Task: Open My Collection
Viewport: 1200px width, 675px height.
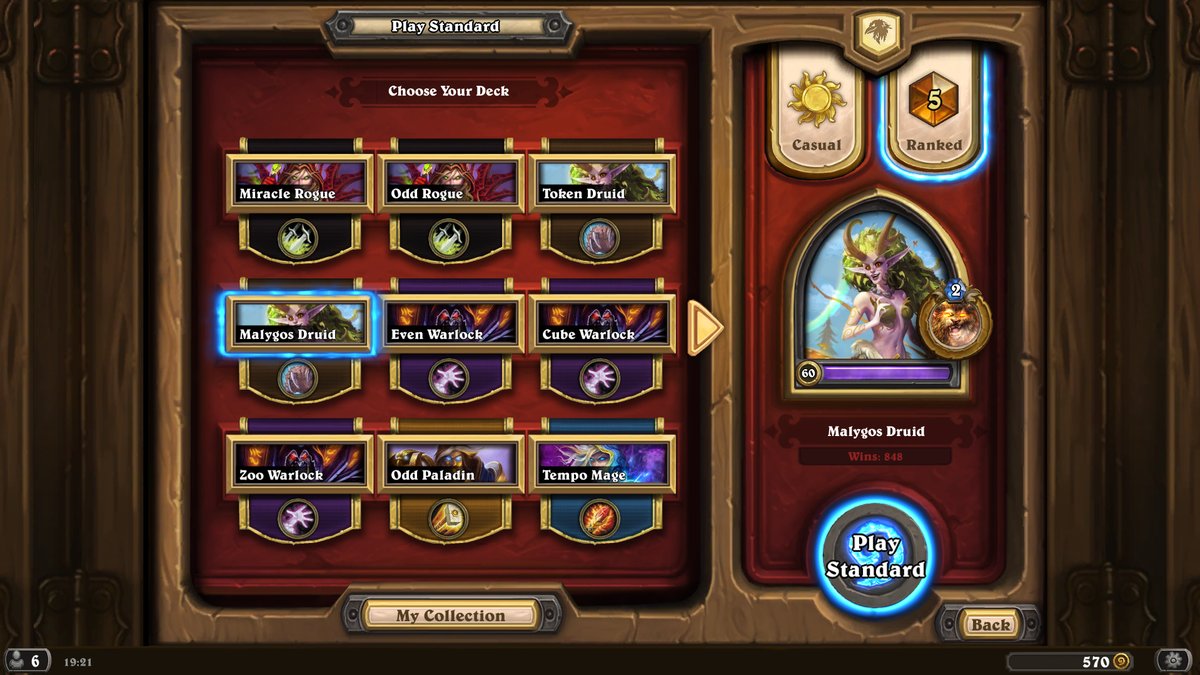Action: tap(450, 615)
